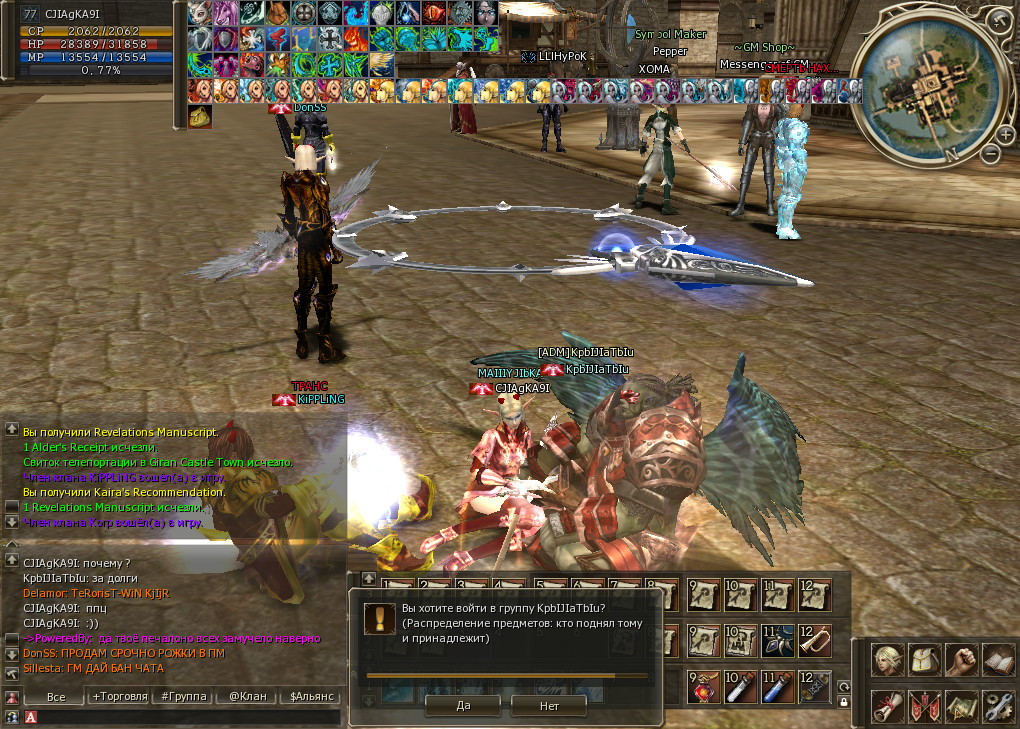Viewport: 1020px width, 729px height.
Task: Accept the party invite with Да
Action: click(463, 705)
